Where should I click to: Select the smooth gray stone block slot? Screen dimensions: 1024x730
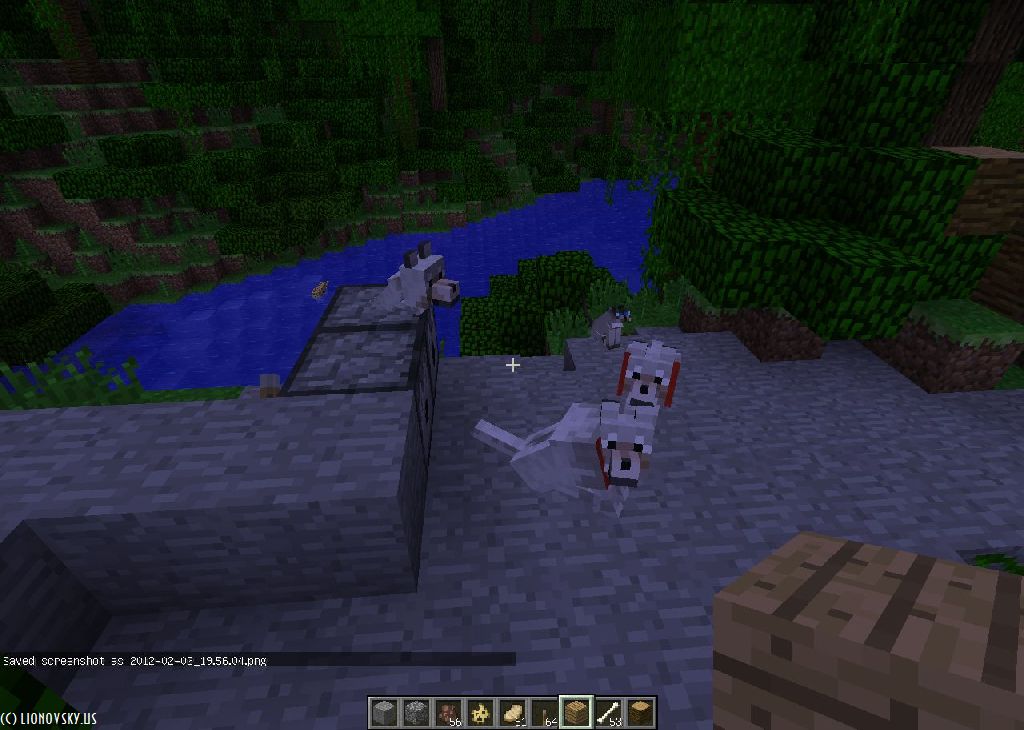coord(384,713)
